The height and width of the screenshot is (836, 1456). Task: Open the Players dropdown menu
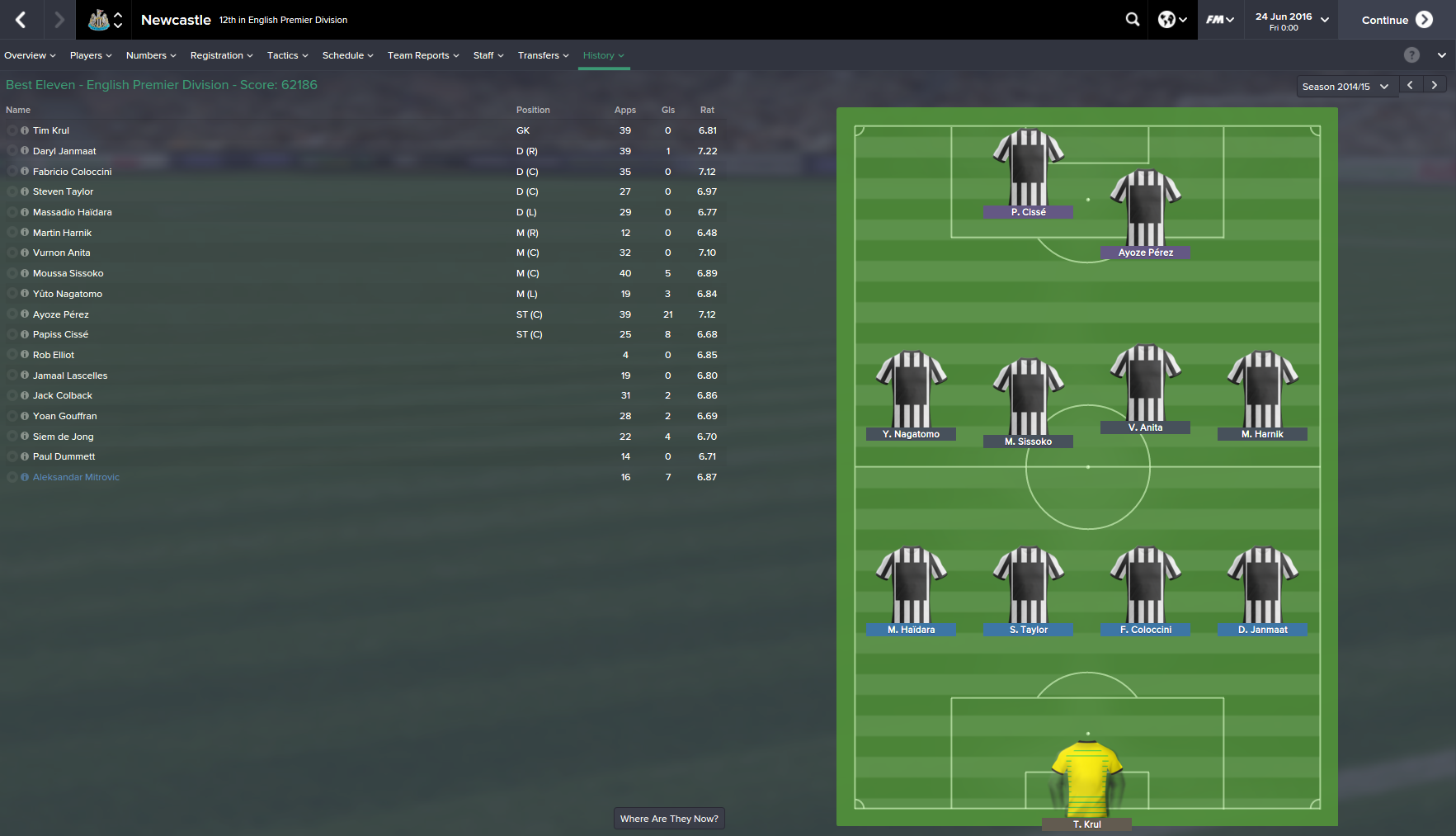(x=91, y=55)
